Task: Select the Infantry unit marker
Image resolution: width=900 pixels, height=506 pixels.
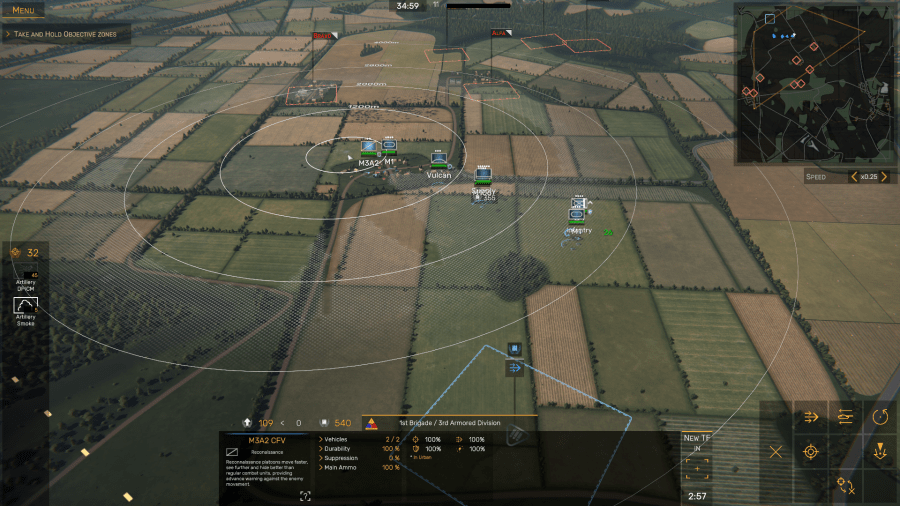Action: 578,213
